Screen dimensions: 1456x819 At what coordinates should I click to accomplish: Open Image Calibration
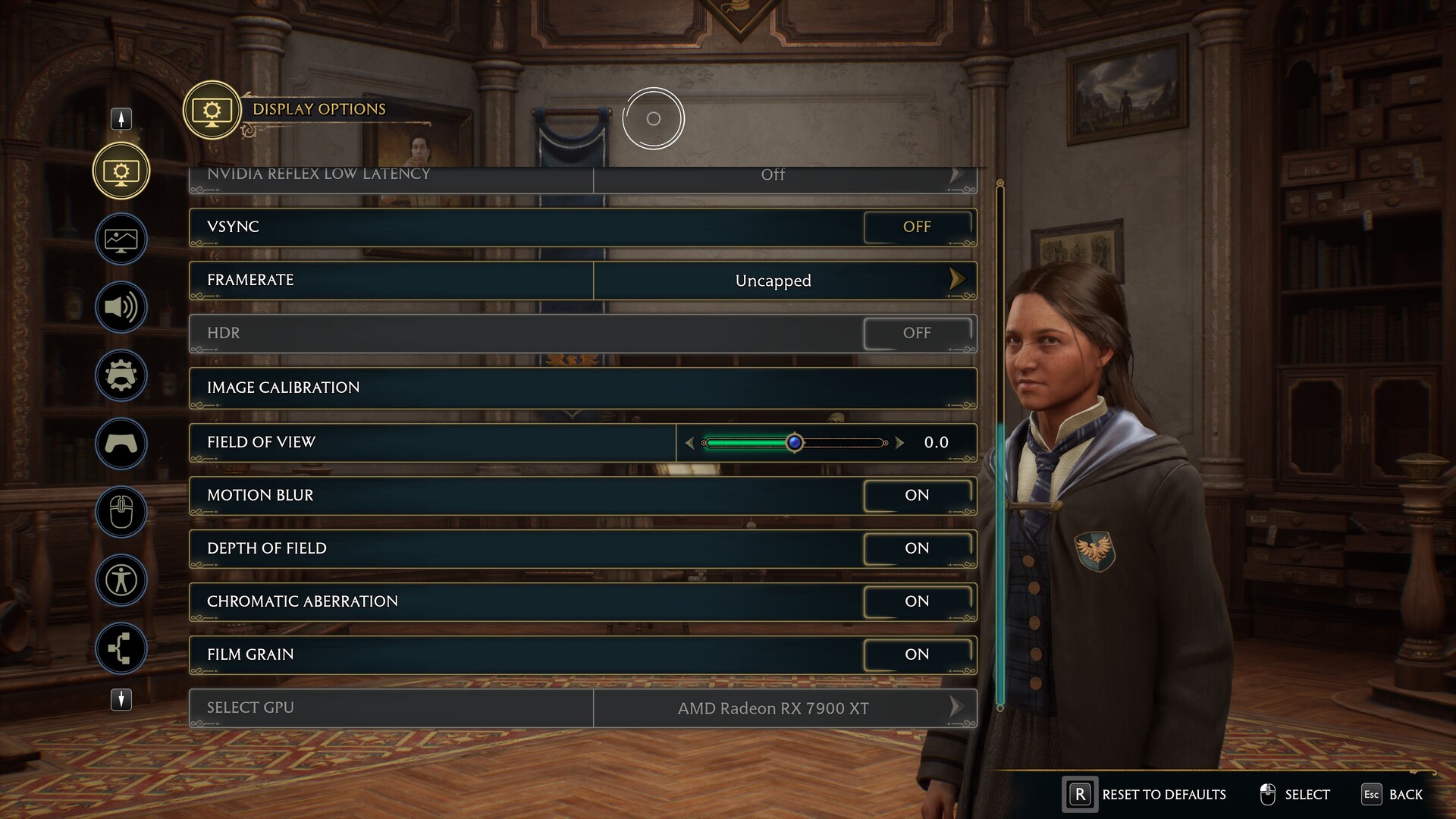(x=582, y=388)
